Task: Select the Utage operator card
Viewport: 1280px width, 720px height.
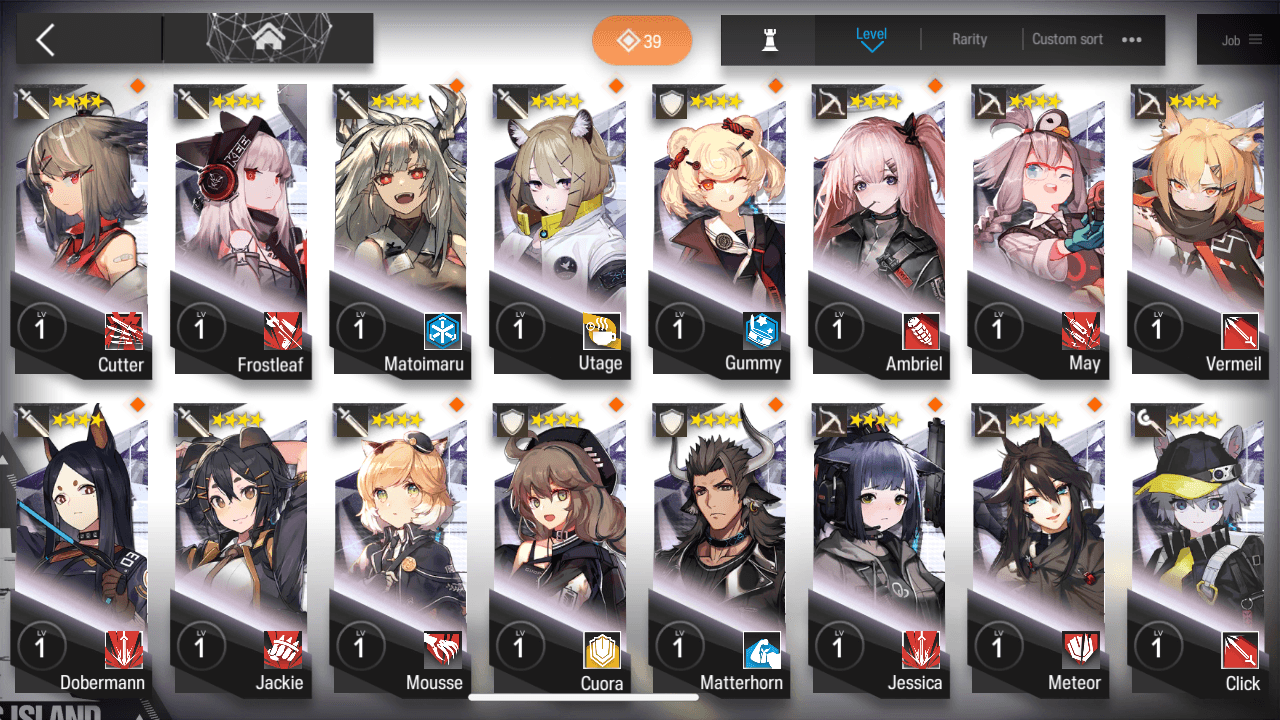Action: click(x=559, y=230)
